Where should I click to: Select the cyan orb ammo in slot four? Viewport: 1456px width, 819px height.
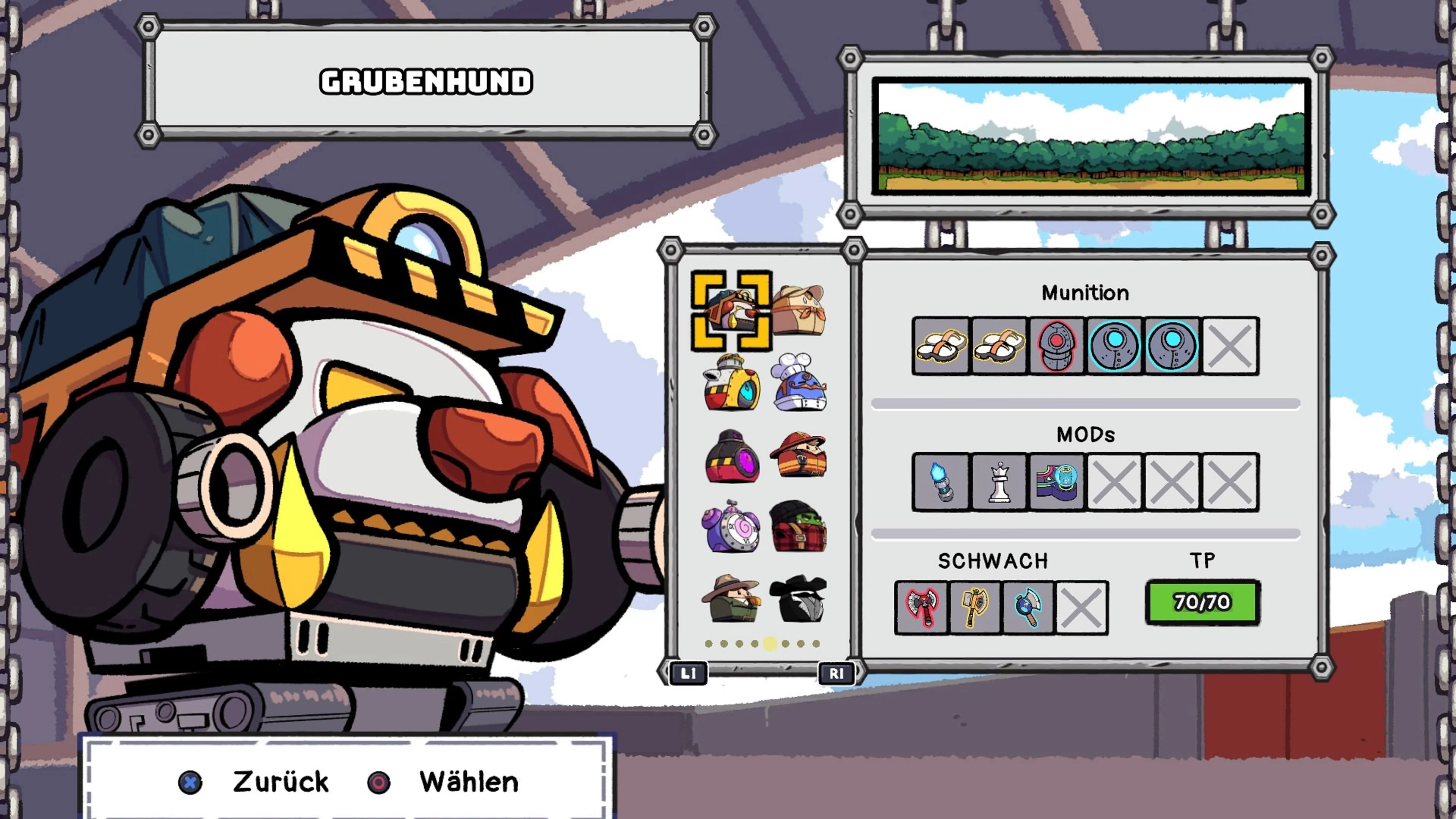pos(1114,347)
